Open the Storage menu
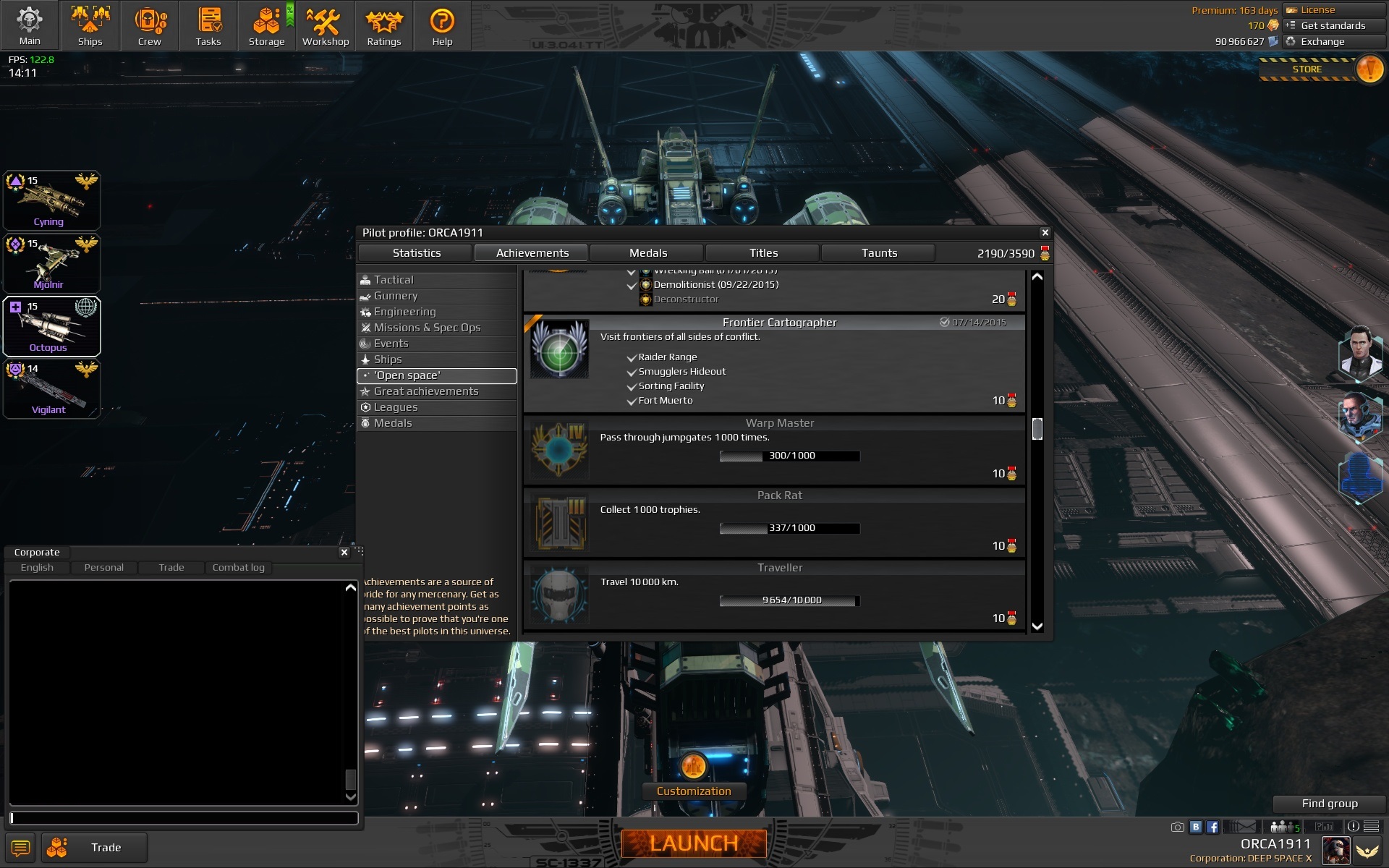1389x868 pixels. click(266, 25)
